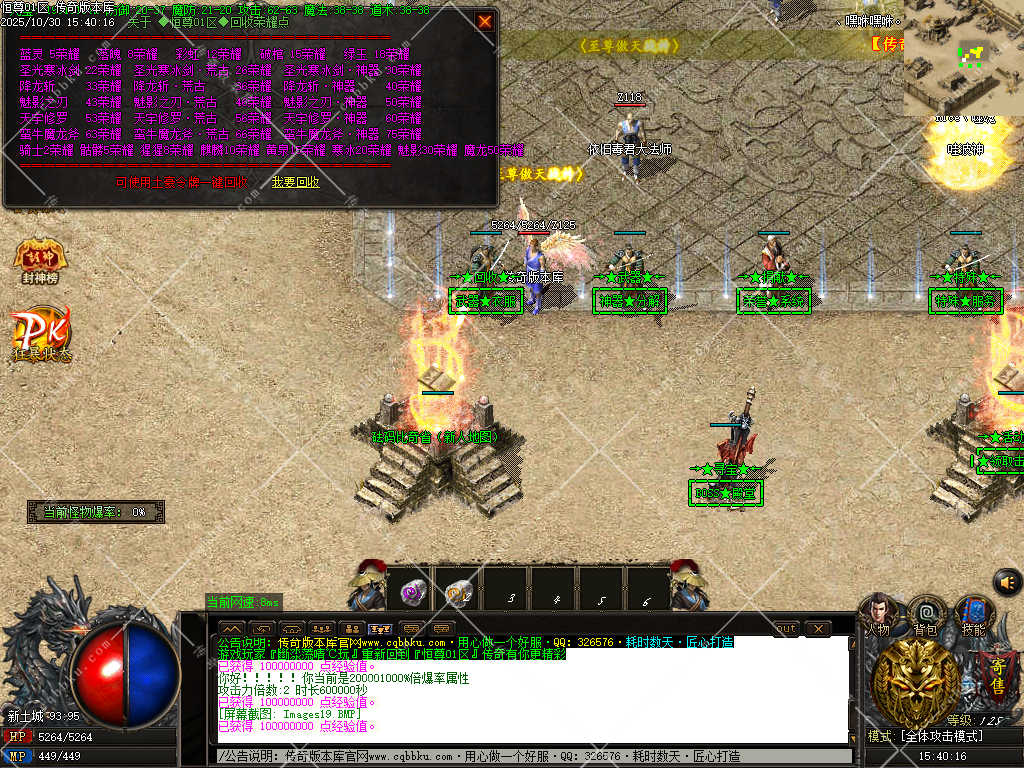
Task: Open the 人物 character panel
Action: [878, 614]
